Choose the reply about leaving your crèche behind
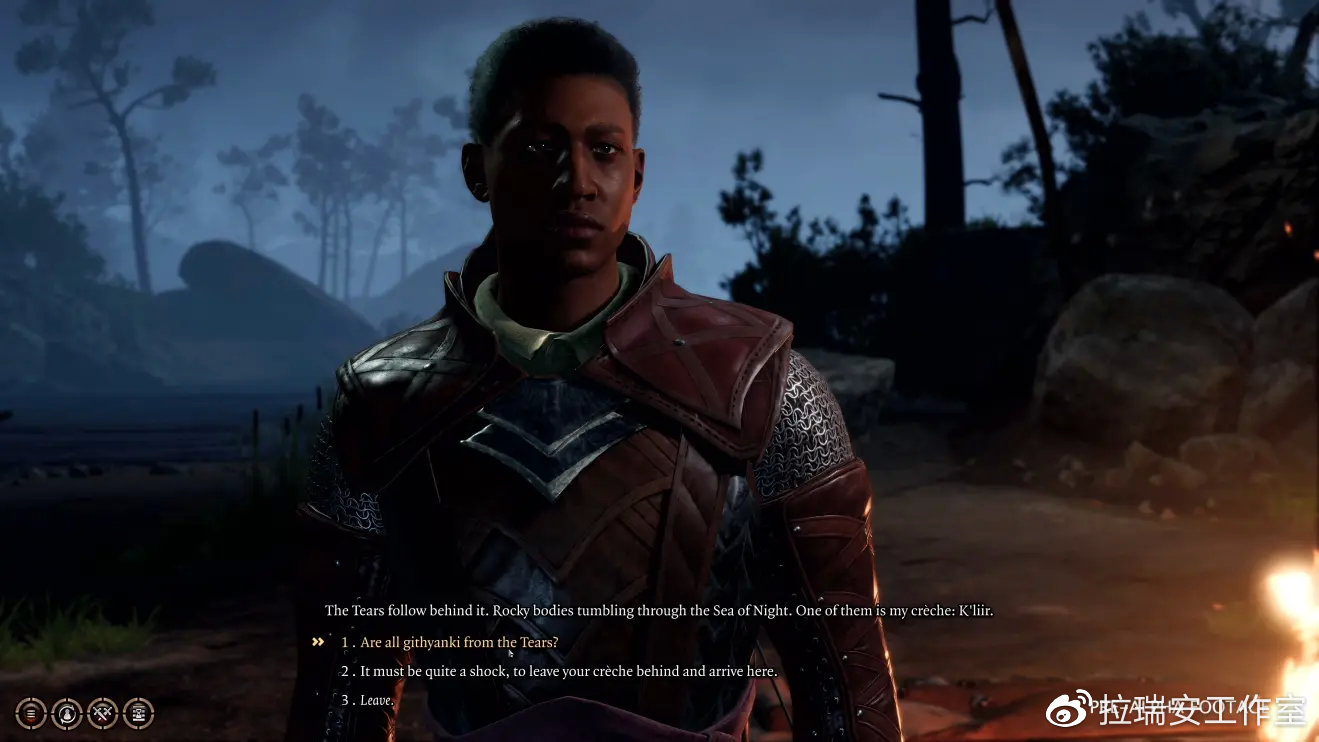The height and width of the screenshot is (742, 1319). tap(568, 671)
